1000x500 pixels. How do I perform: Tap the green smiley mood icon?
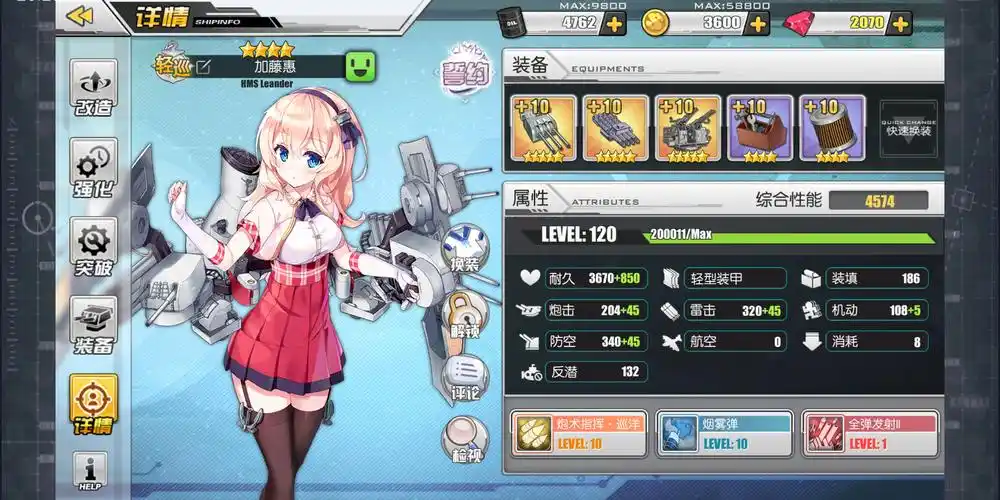[x=360, y=68]
